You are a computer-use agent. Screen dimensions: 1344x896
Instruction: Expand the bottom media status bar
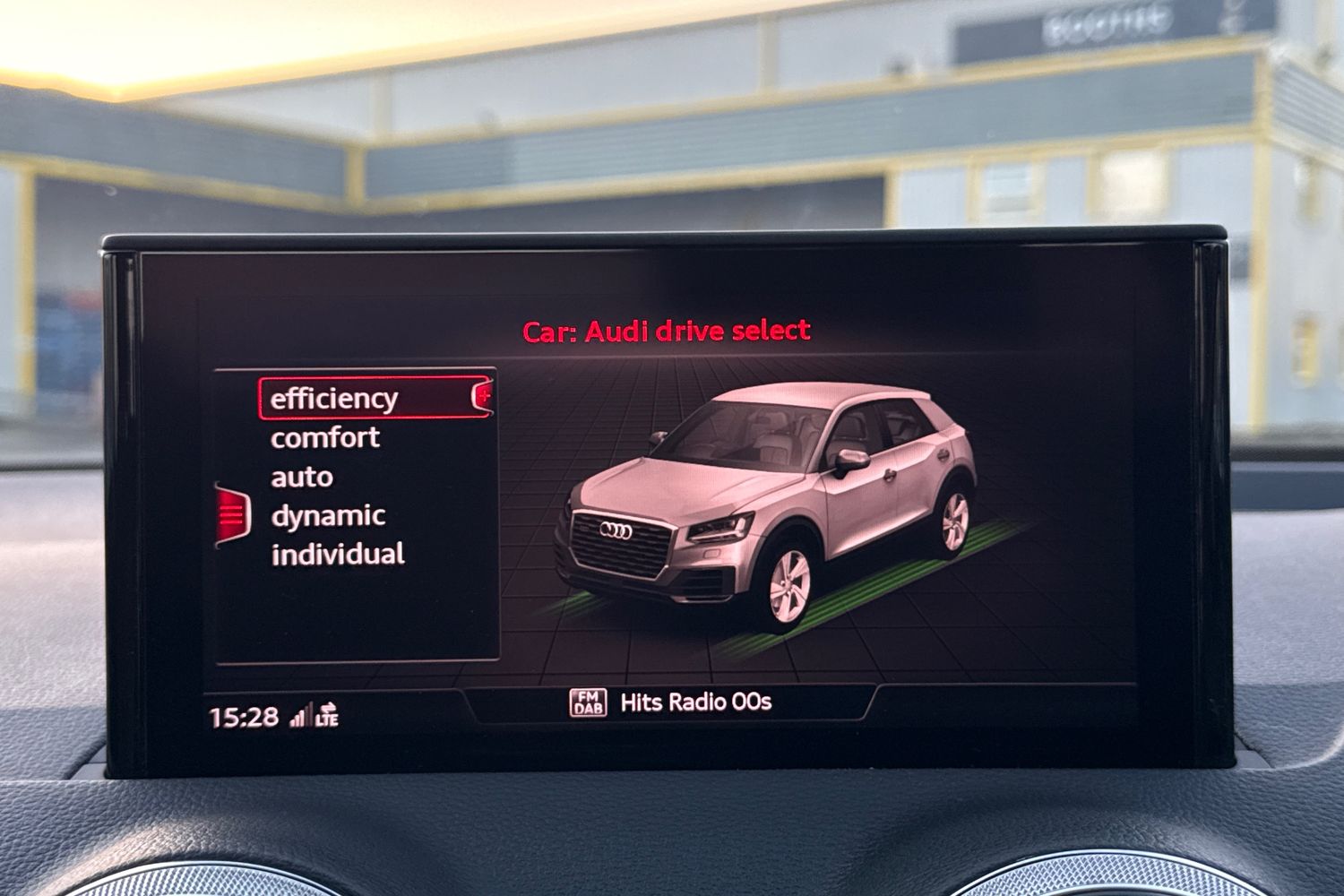pyautogui.click(x=672, y=703)
